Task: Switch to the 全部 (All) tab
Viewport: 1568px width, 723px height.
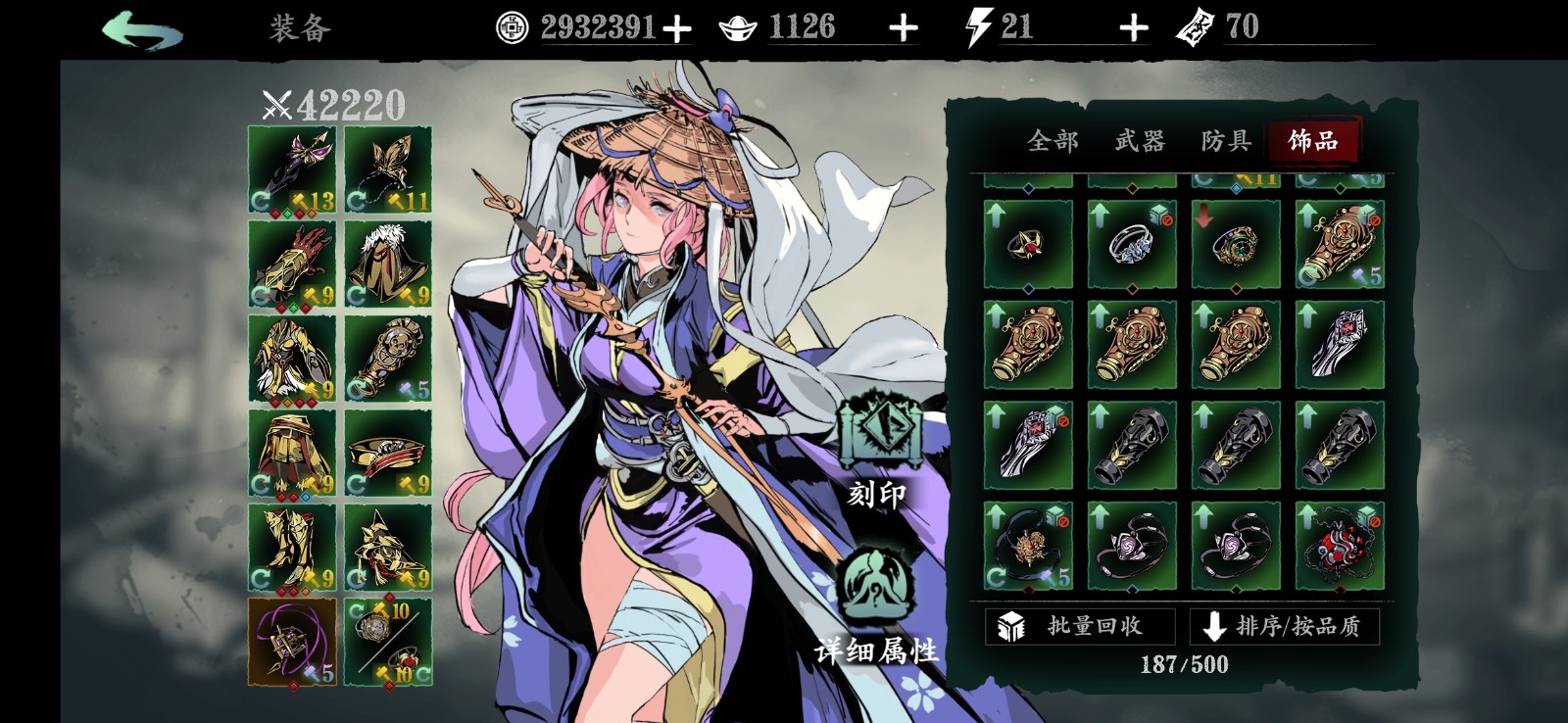Action: pos(1053,142)
